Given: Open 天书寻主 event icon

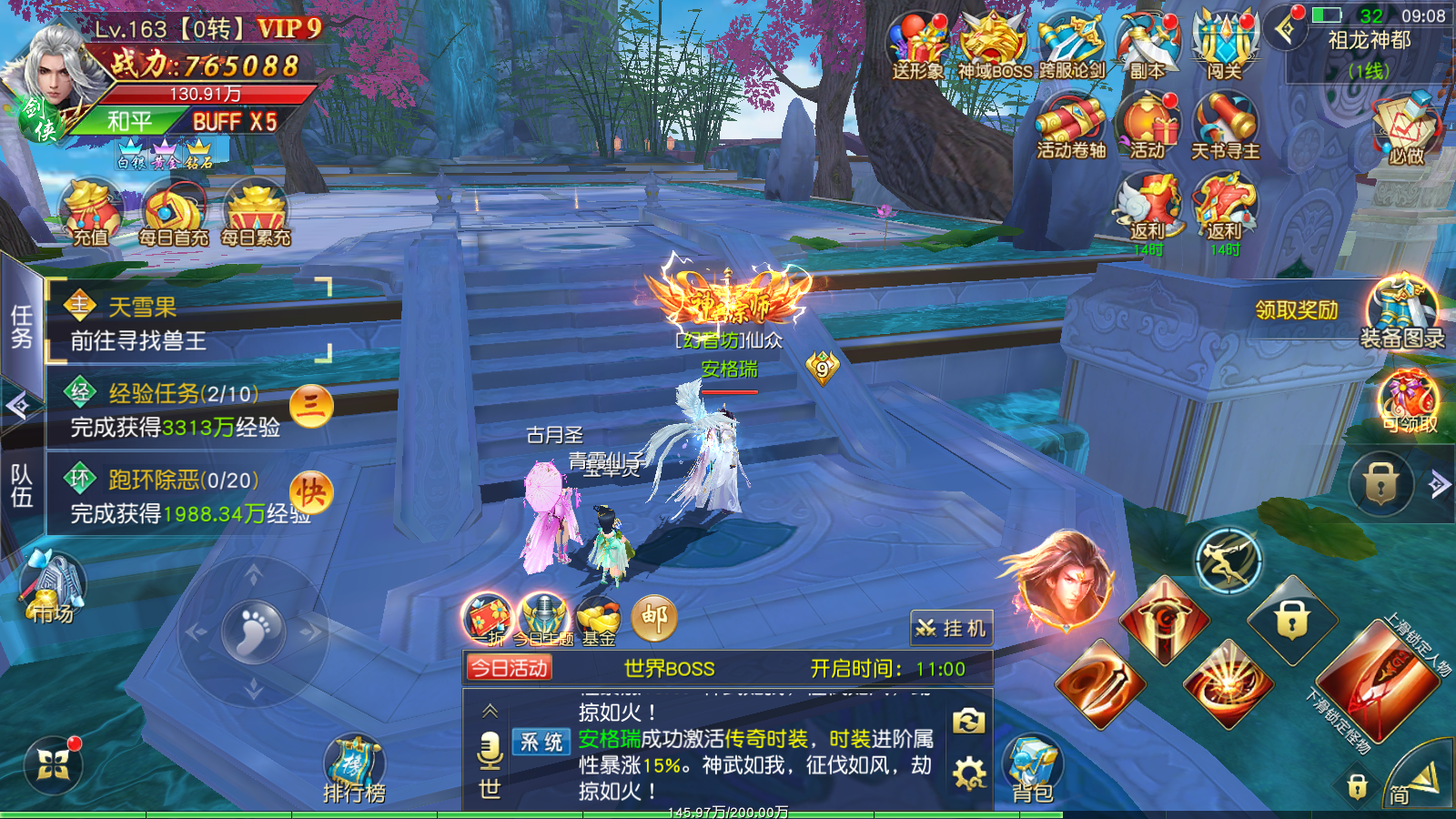Looking at the screenshot, I should pyautogui.click(x=1225, y=127).
